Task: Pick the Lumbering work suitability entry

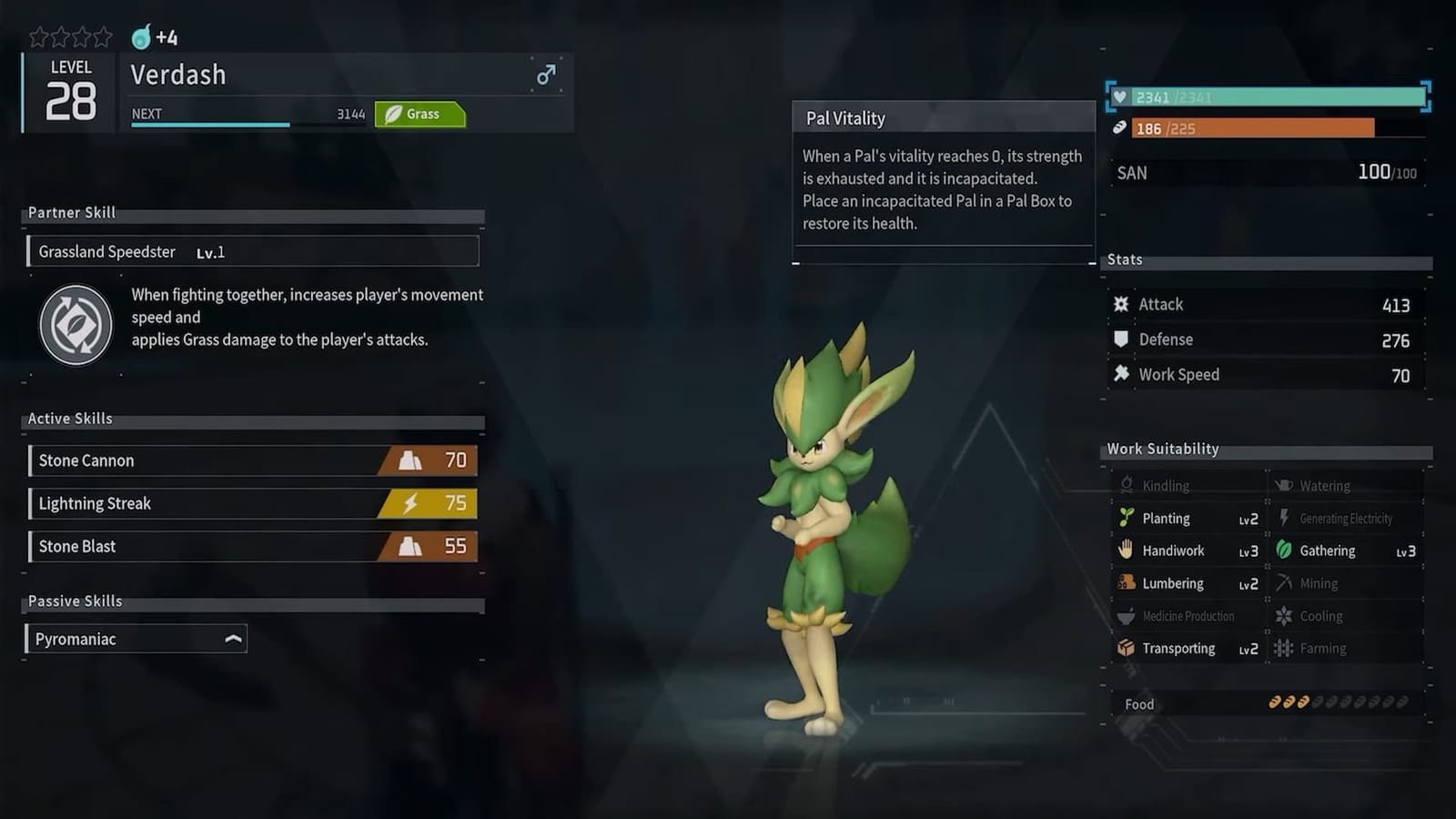Action: (1188, 583)
